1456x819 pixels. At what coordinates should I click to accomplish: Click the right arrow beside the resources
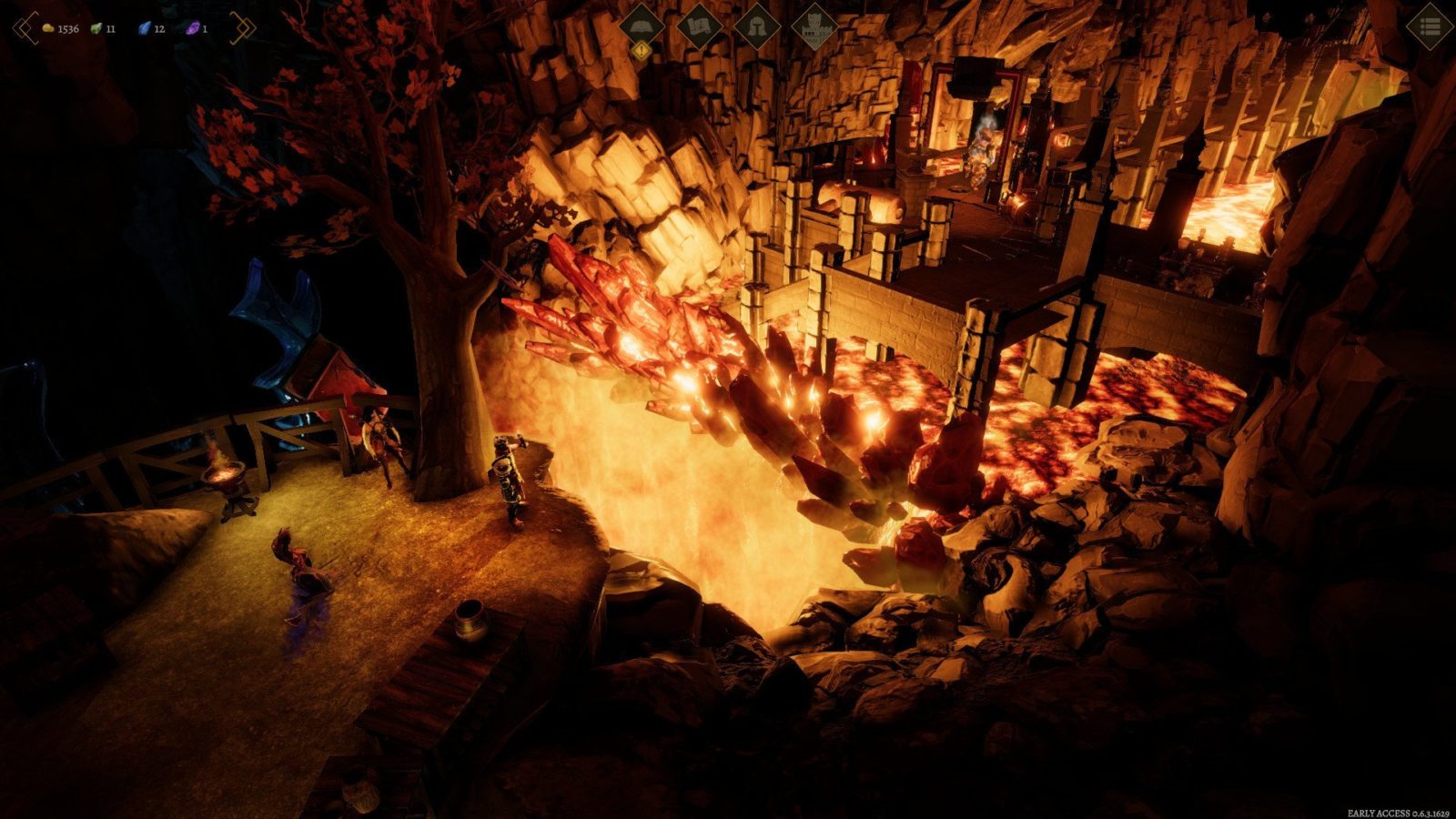pyautogui.click(x=242, y=28)
